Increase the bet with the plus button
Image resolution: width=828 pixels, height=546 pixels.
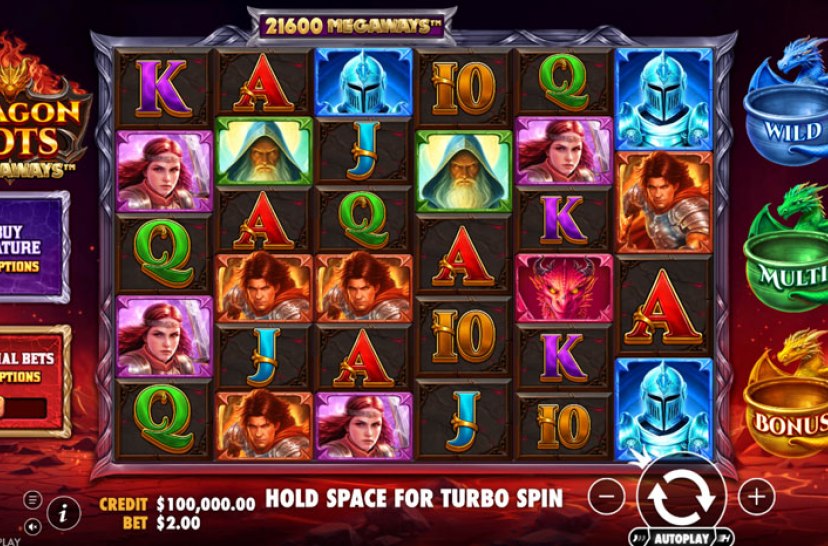pos(756,494)
